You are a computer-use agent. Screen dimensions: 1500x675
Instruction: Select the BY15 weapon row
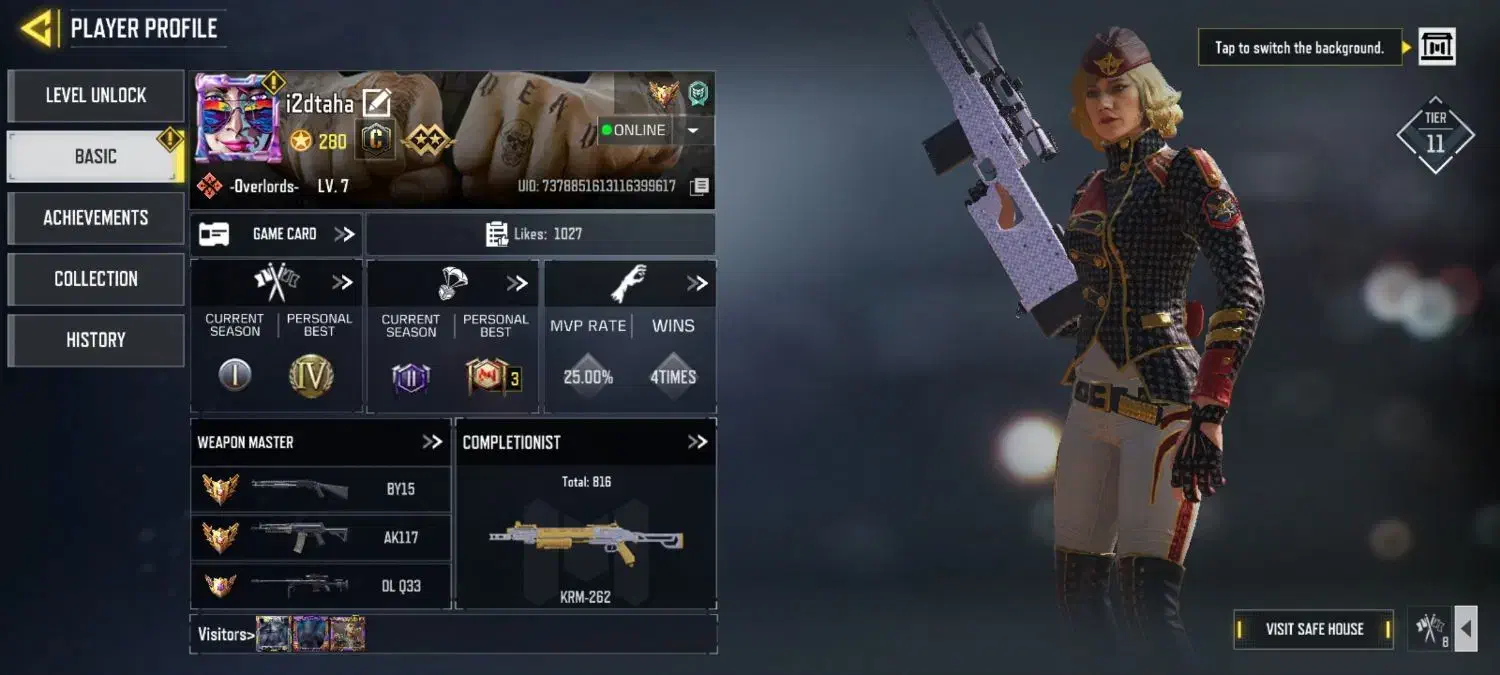pyautogui.click(x=320, y=489)
